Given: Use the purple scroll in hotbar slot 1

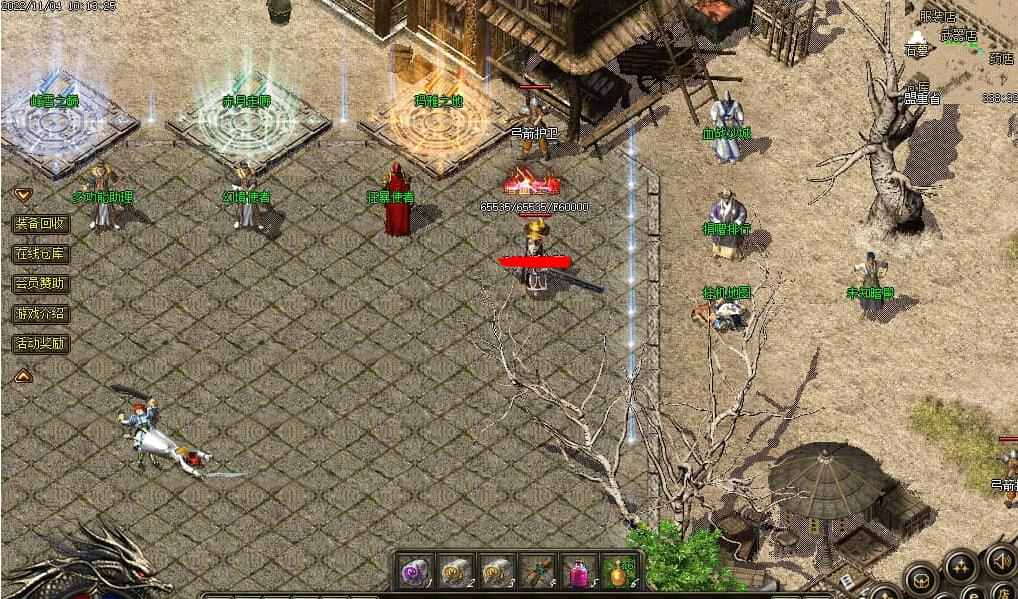Looking at the screenshot, I should [414, 571].
